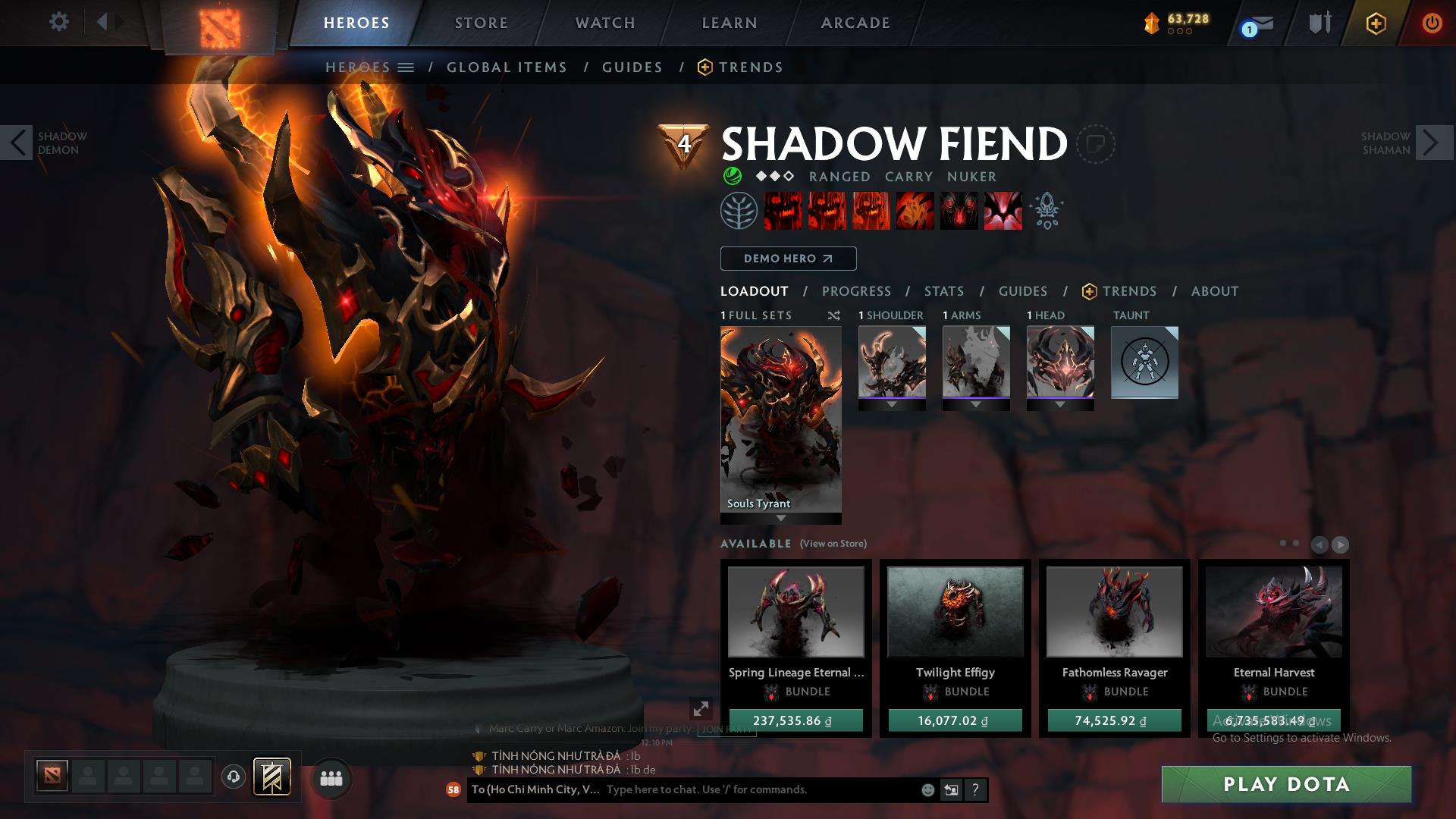The width and height of the screenshot is (1456, 819).
Task: Toggle the randomize loadout shuffle icon
Action: (833, 316)
